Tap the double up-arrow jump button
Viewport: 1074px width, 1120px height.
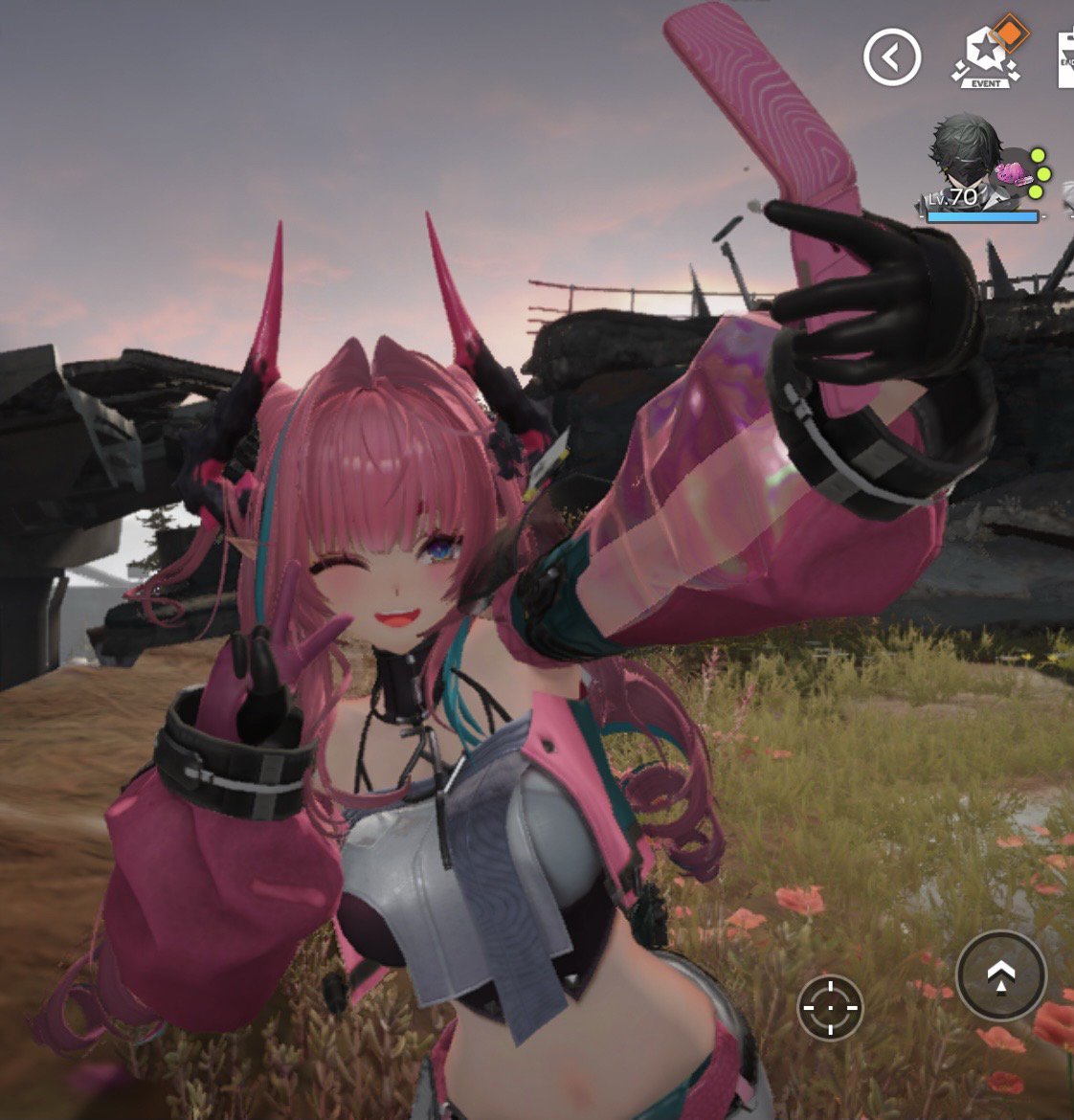point(1000,975)
